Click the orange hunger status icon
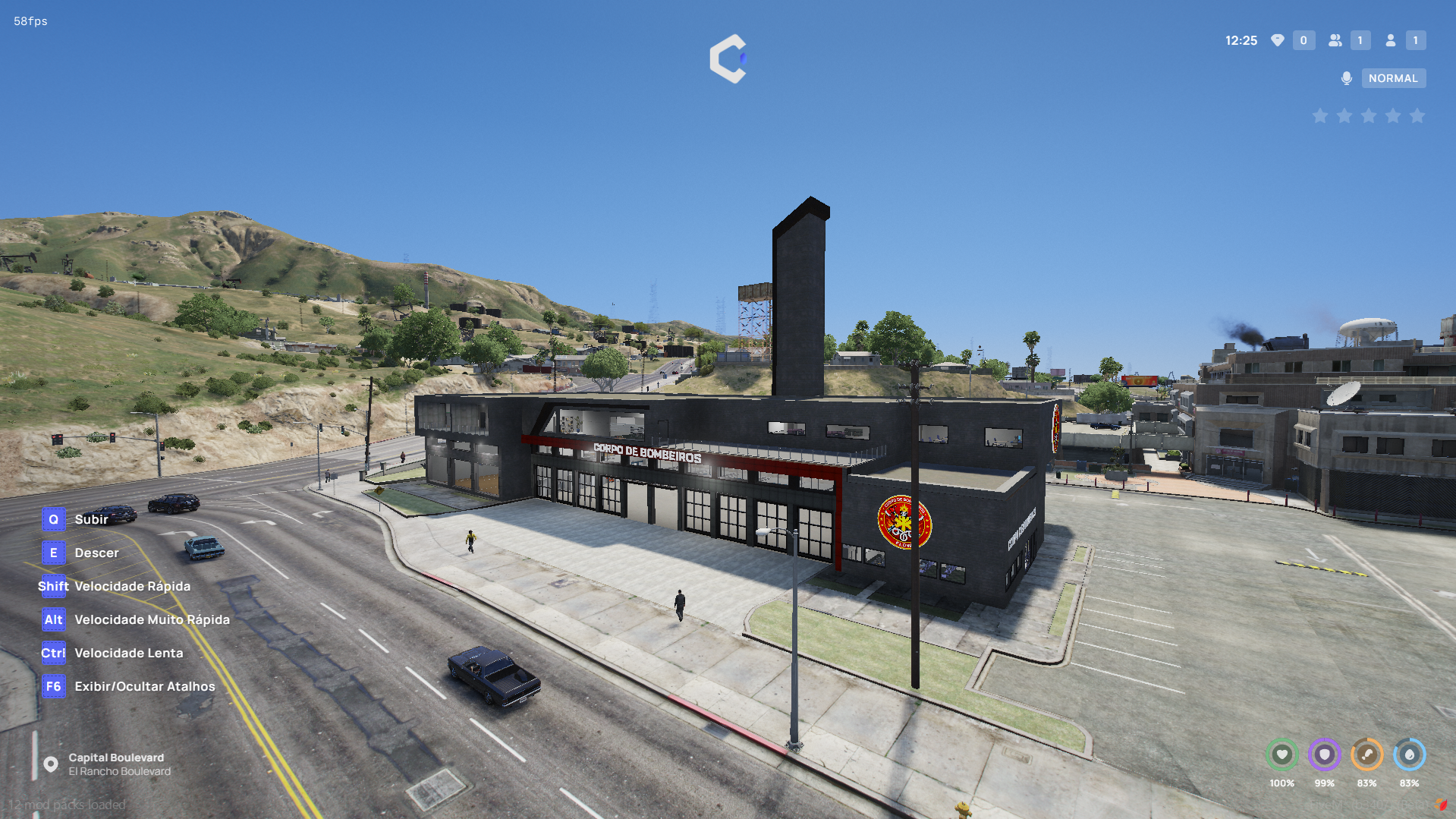This screenshot has width=1456, height=819. [x=1366, y=754]
